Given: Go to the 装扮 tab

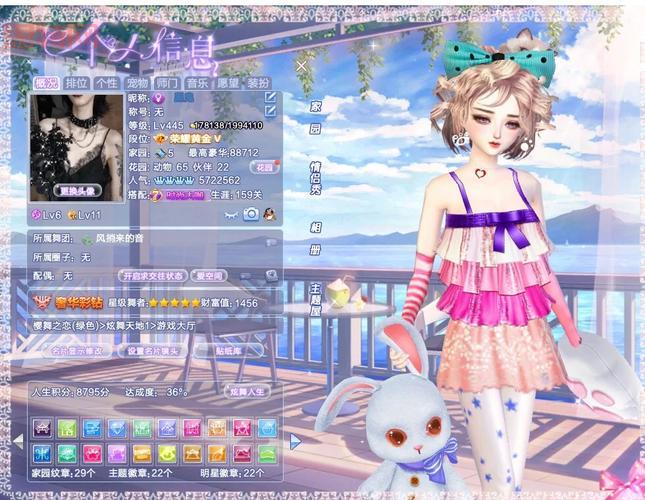Looking at the screenshot, I should (258, 83).
